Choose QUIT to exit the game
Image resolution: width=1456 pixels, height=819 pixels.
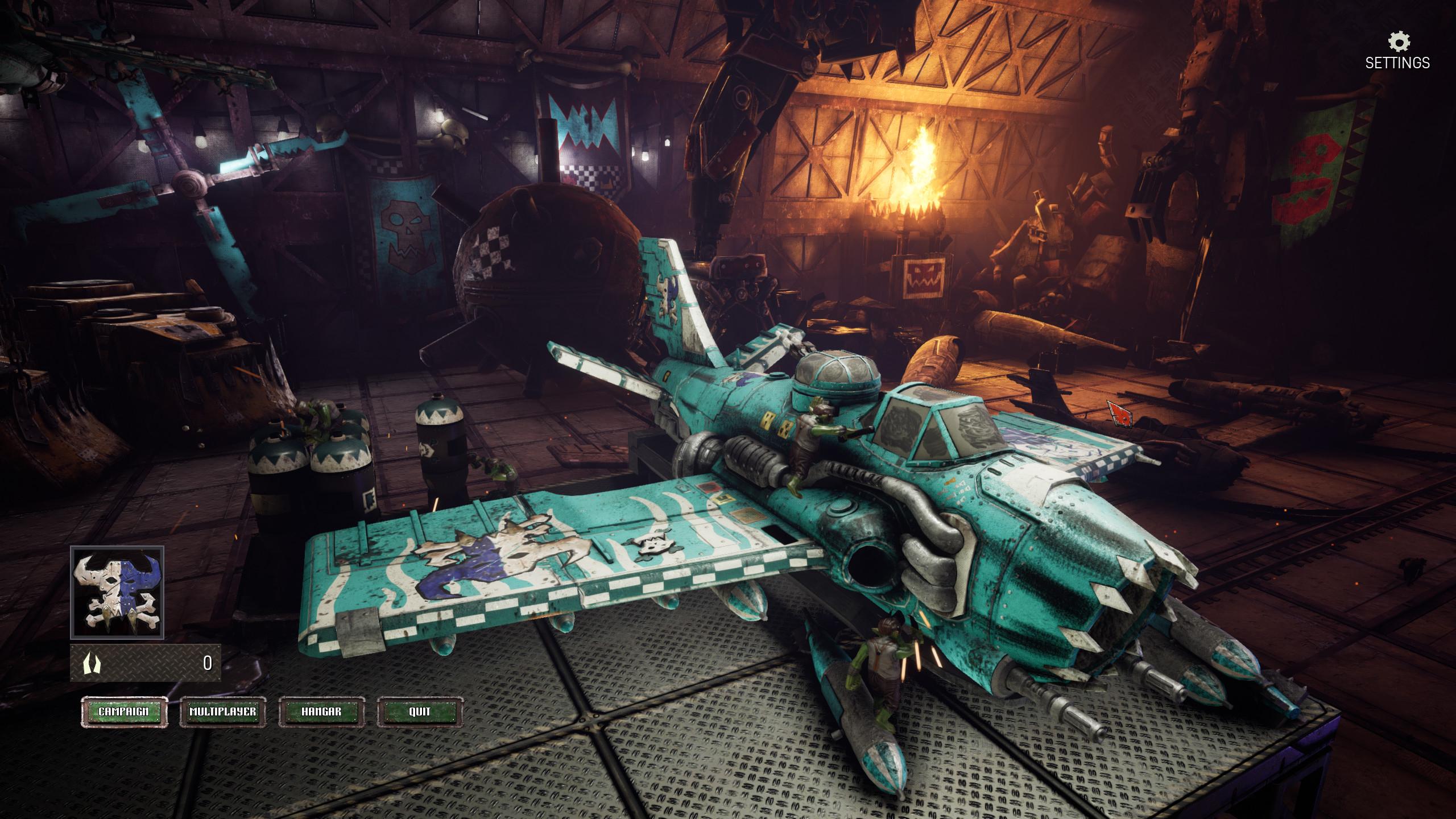pyautogui.click(x=420, y=711)
